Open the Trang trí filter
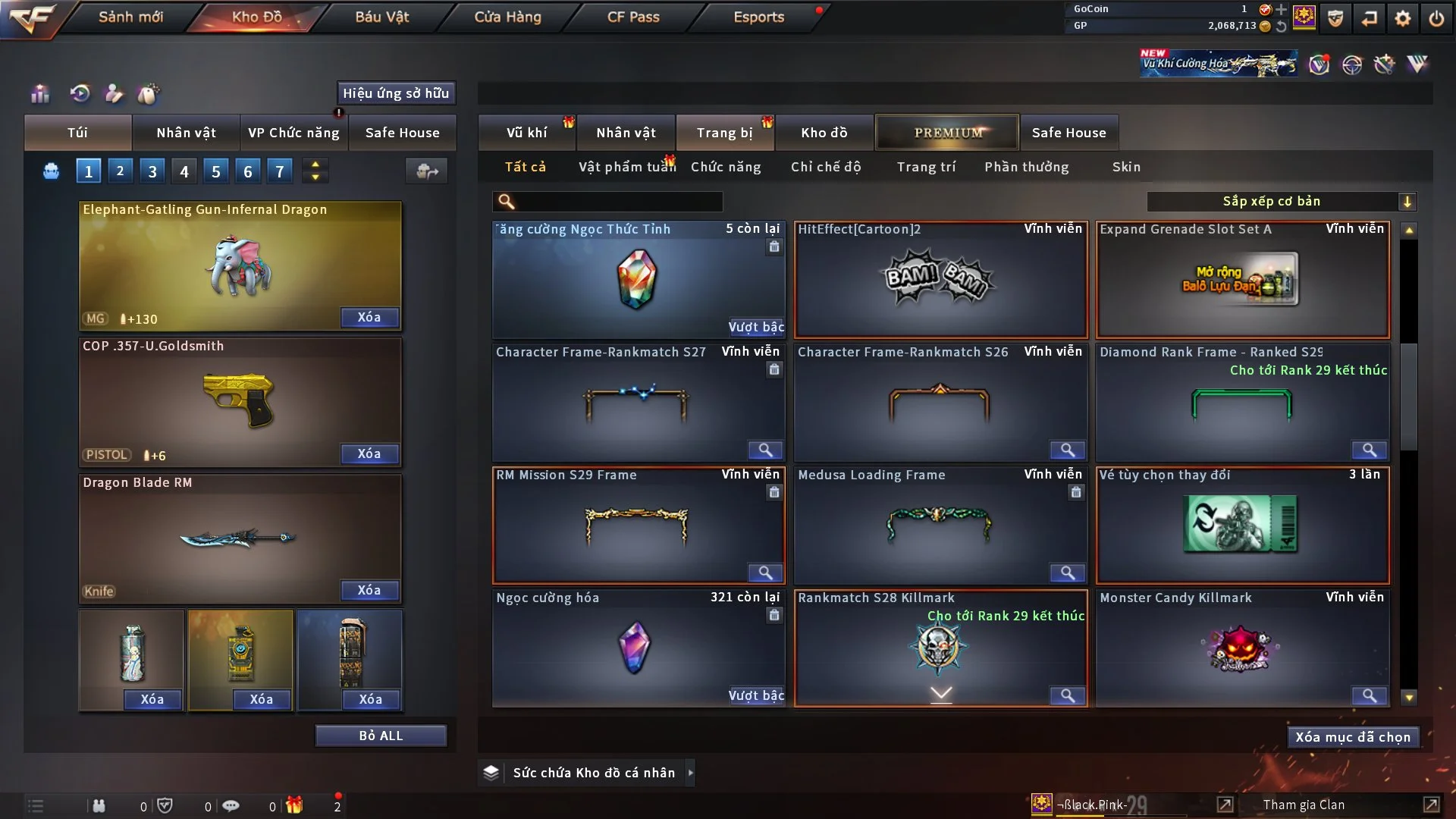Screen dimensions: 1456x819 926,167
